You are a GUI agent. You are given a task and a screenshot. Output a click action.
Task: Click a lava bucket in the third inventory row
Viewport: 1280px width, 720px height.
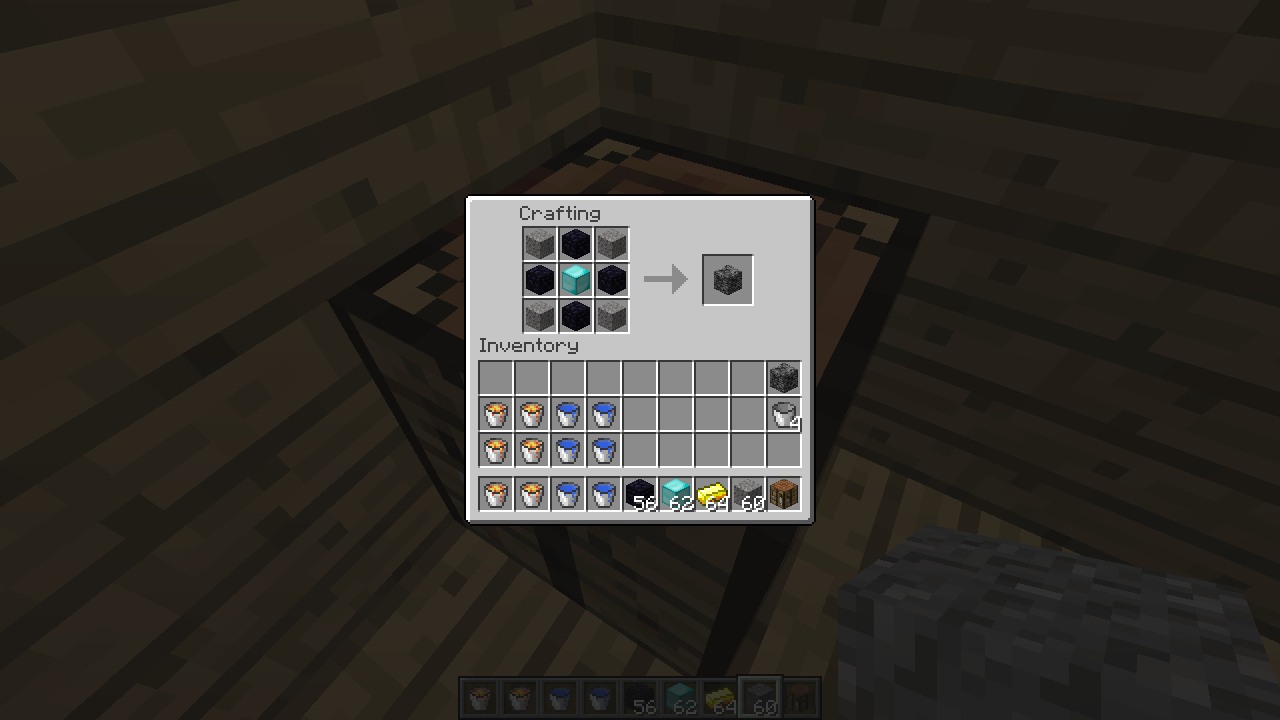tap(495, 450)
